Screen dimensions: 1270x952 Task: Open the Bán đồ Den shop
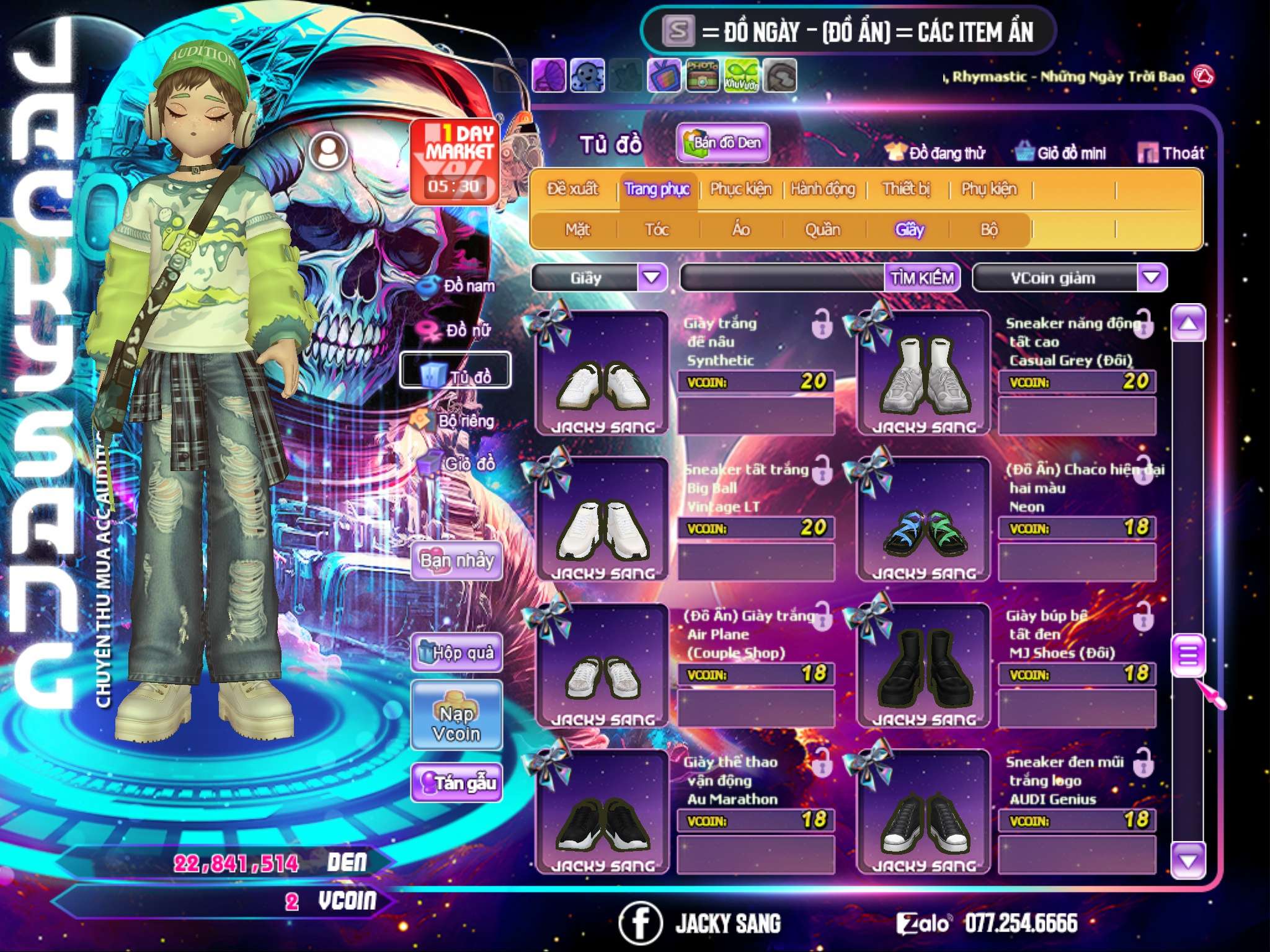coord(722,143)
